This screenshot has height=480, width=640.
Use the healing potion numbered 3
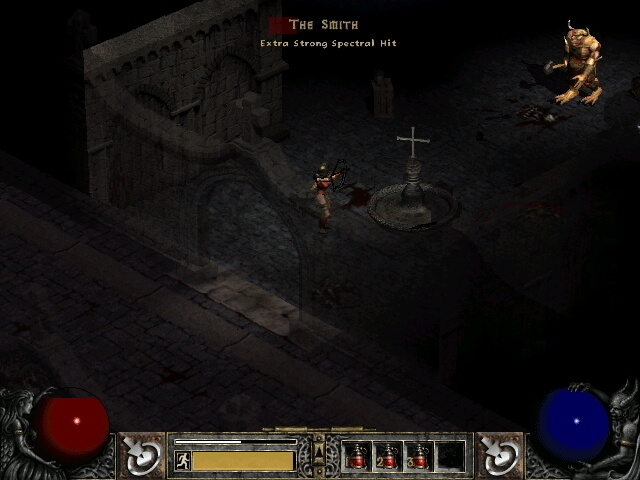coord(419,457)
